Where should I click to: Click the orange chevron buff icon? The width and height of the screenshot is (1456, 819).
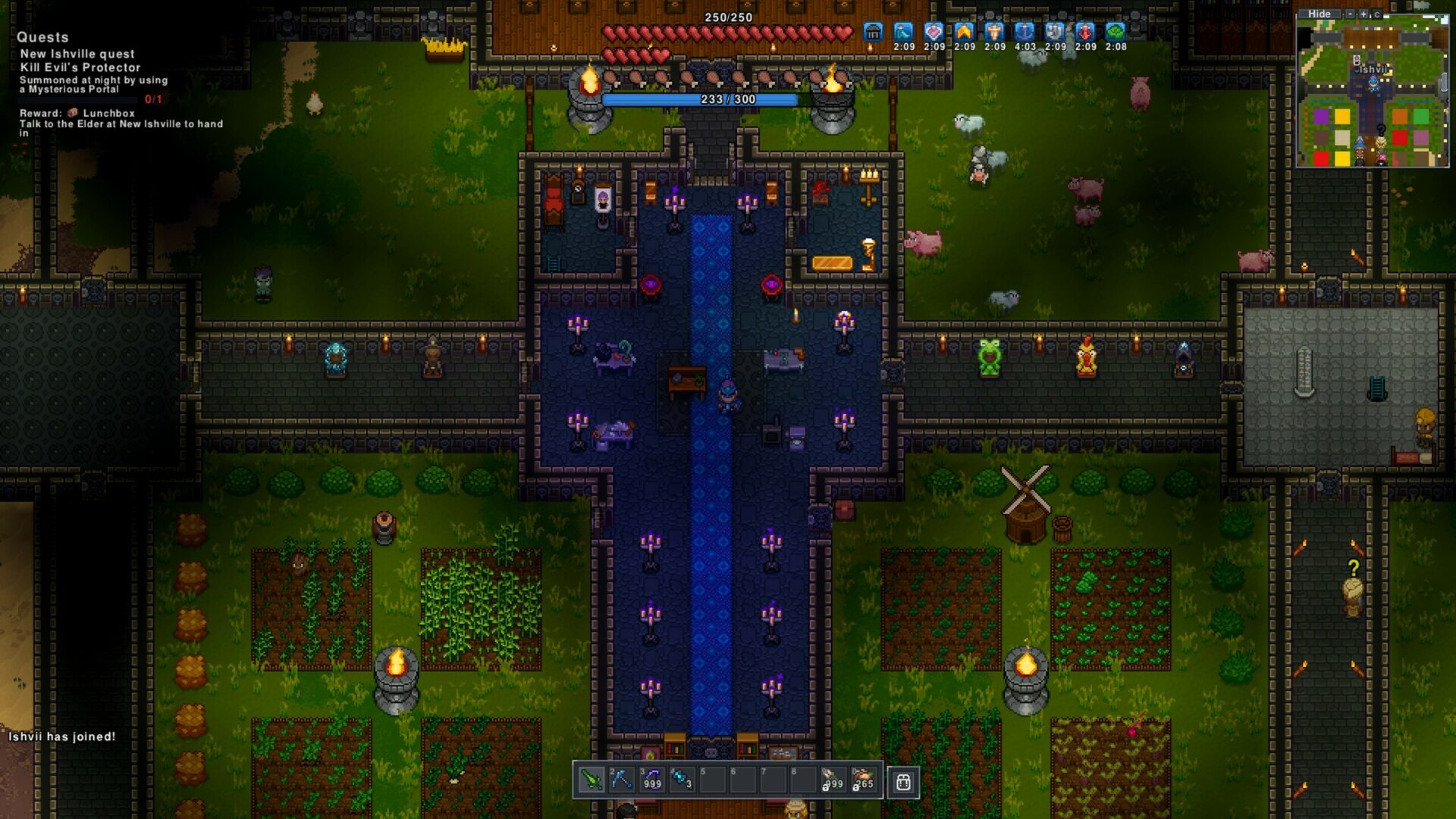(x=964, y=32)
